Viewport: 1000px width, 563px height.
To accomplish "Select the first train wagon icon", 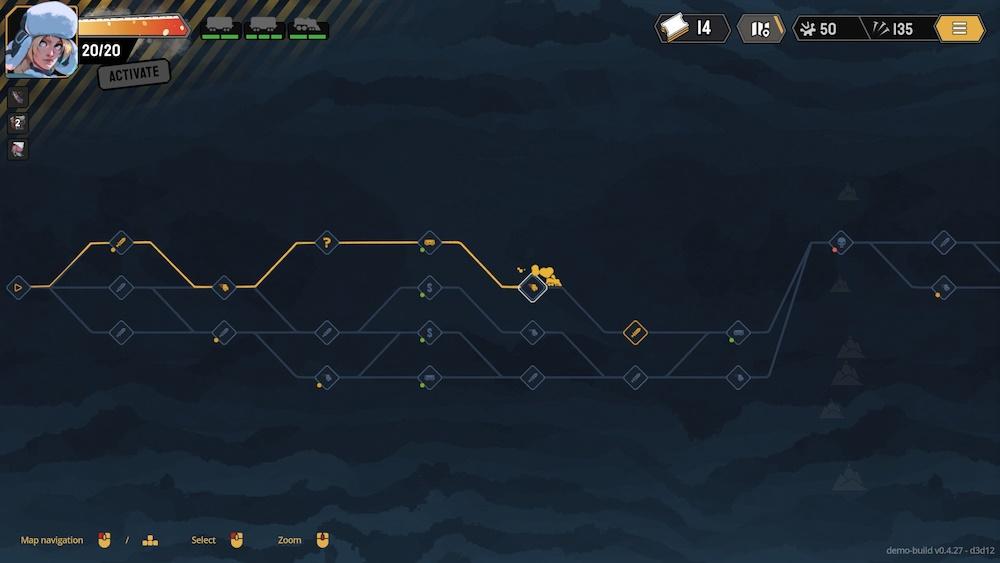I will click(x=220, y=26).
